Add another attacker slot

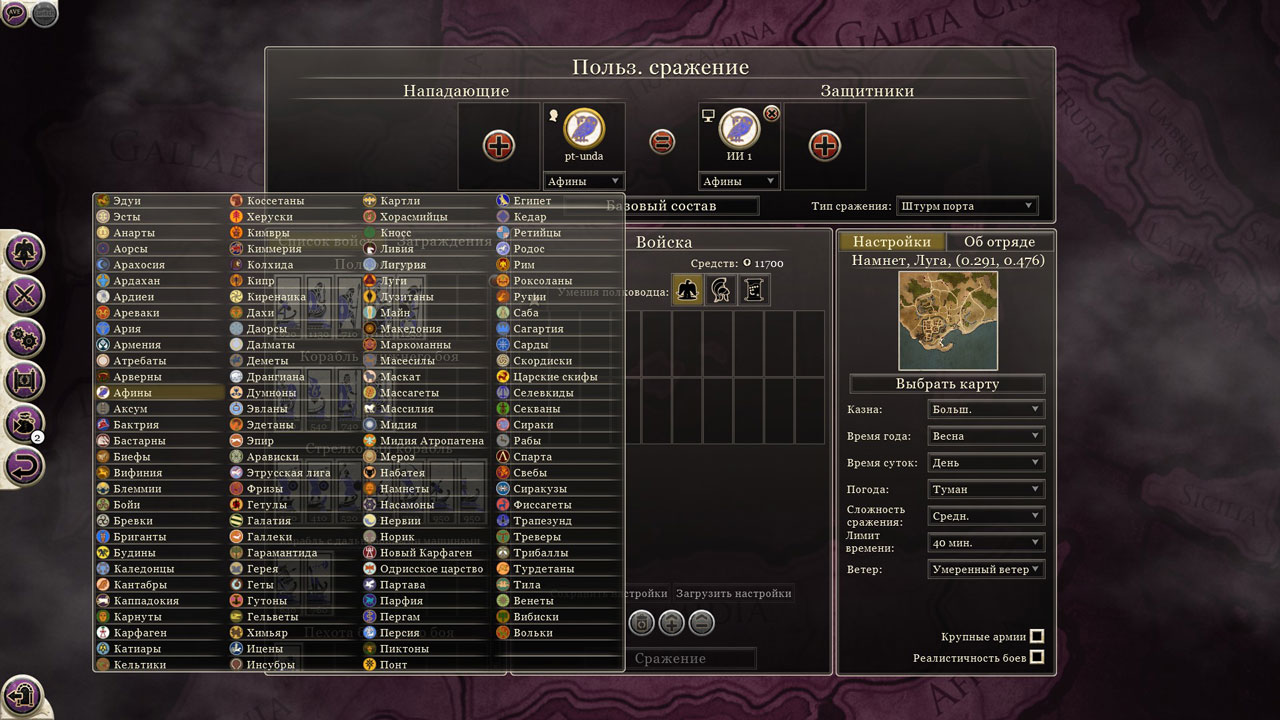pos(499,145)
